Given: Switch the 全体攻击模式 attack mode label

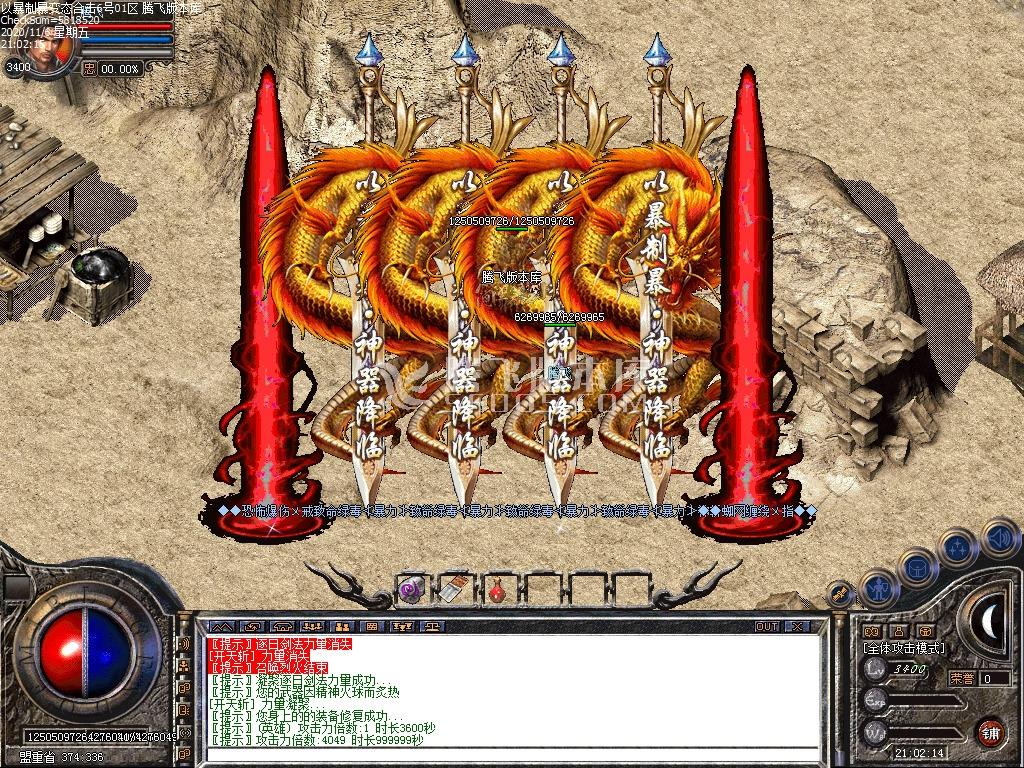Looking at the screenshot, I should [x=903, y=648].
